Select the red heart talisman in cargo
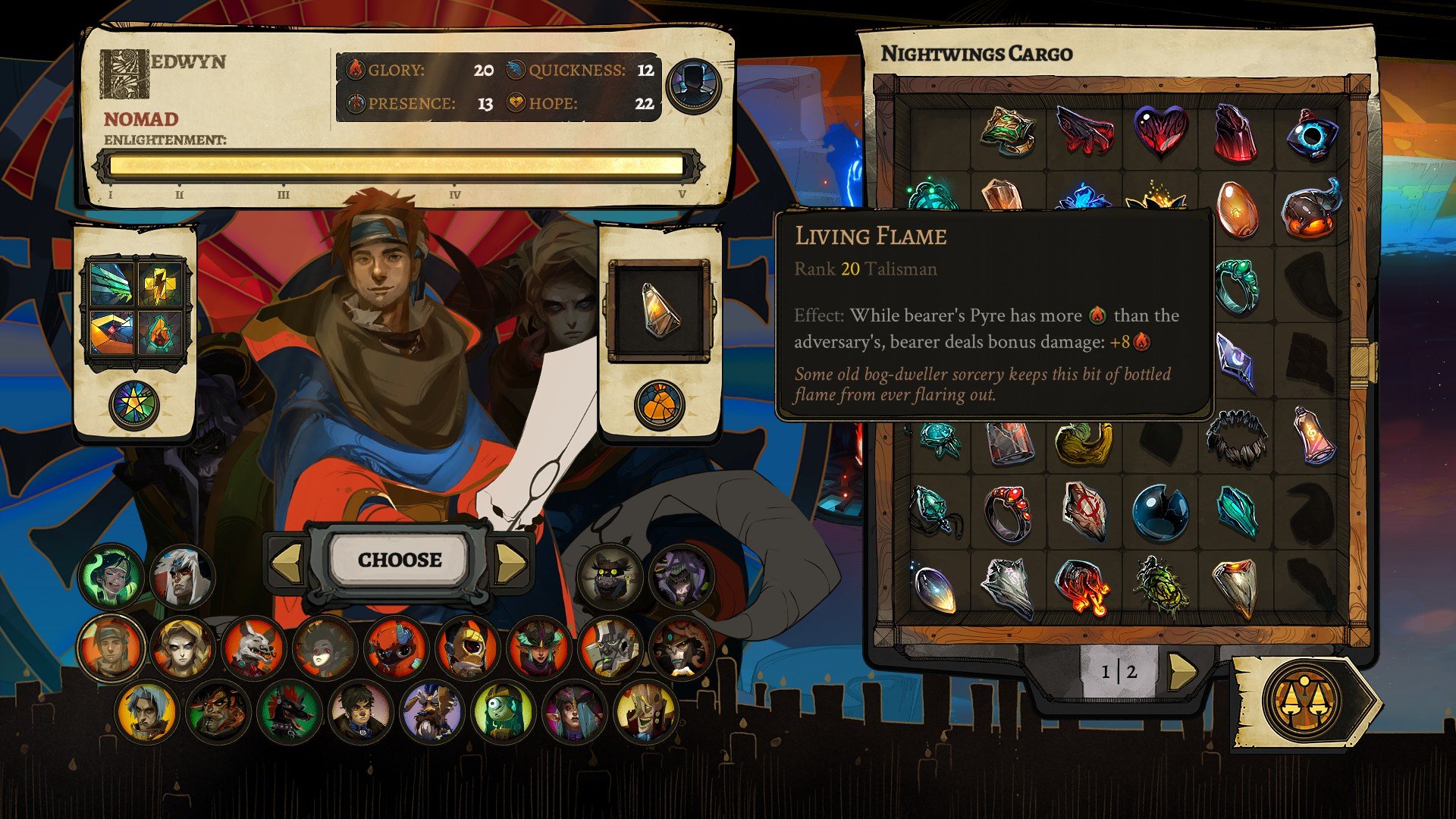This screenshot has height=819, width=1456. tap(1160, 130)
